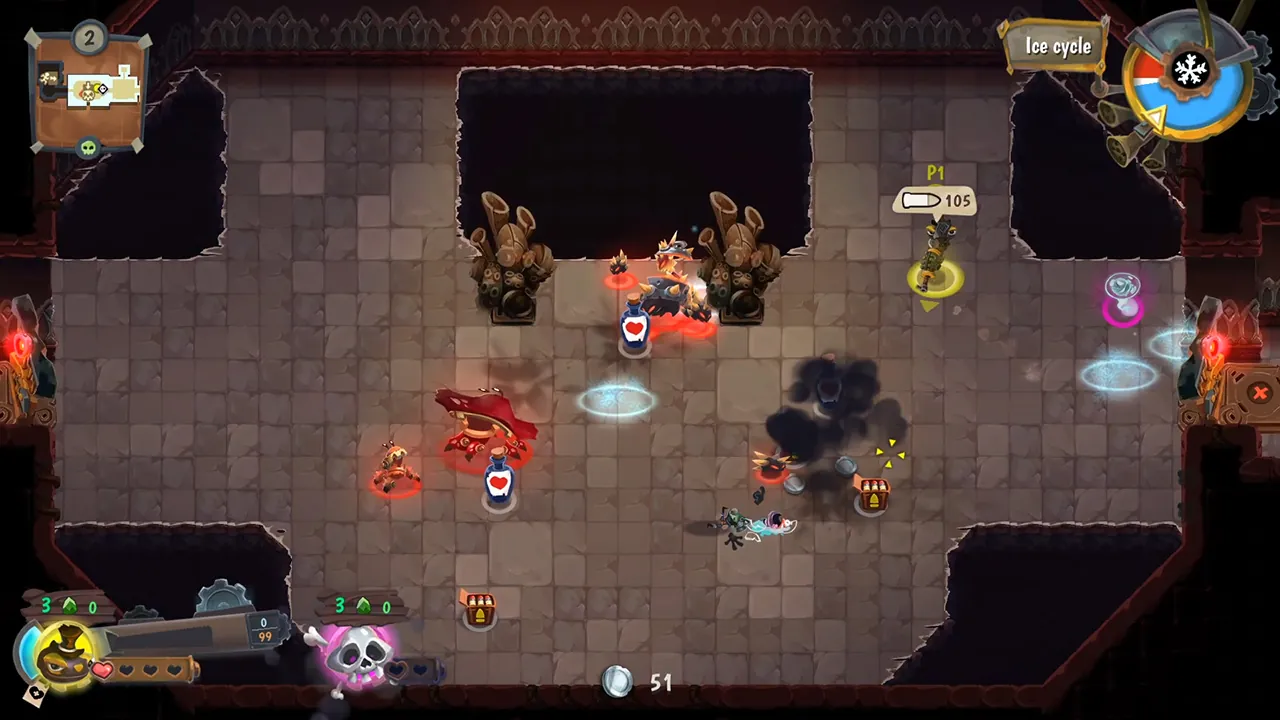Image resolution: width=1280 pixels, height=720 pixels.
Task: Click the floor number 2 medallion above the minimap
Action: coord(88,36)
